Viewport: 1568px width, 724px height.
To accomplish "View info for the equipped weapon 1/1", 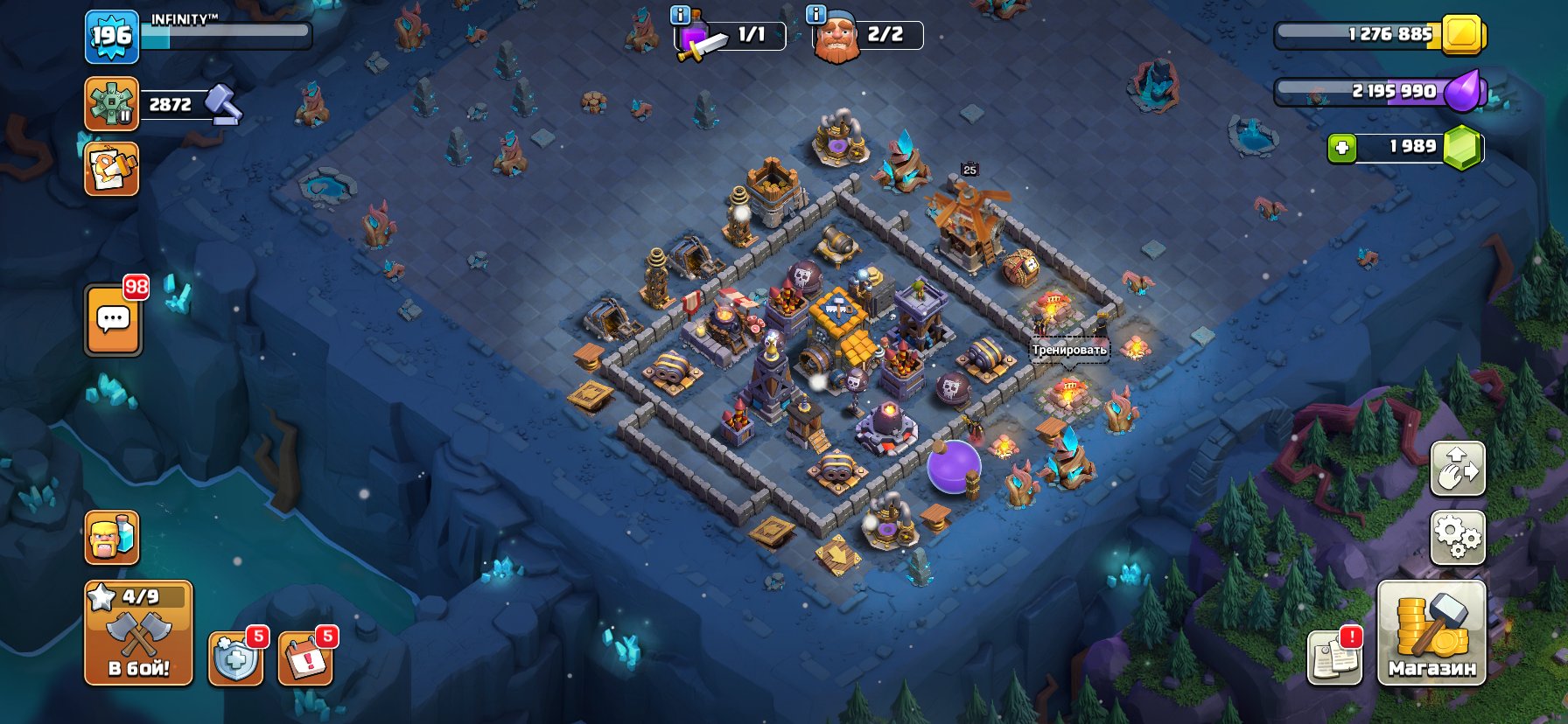I will [679, 14].
